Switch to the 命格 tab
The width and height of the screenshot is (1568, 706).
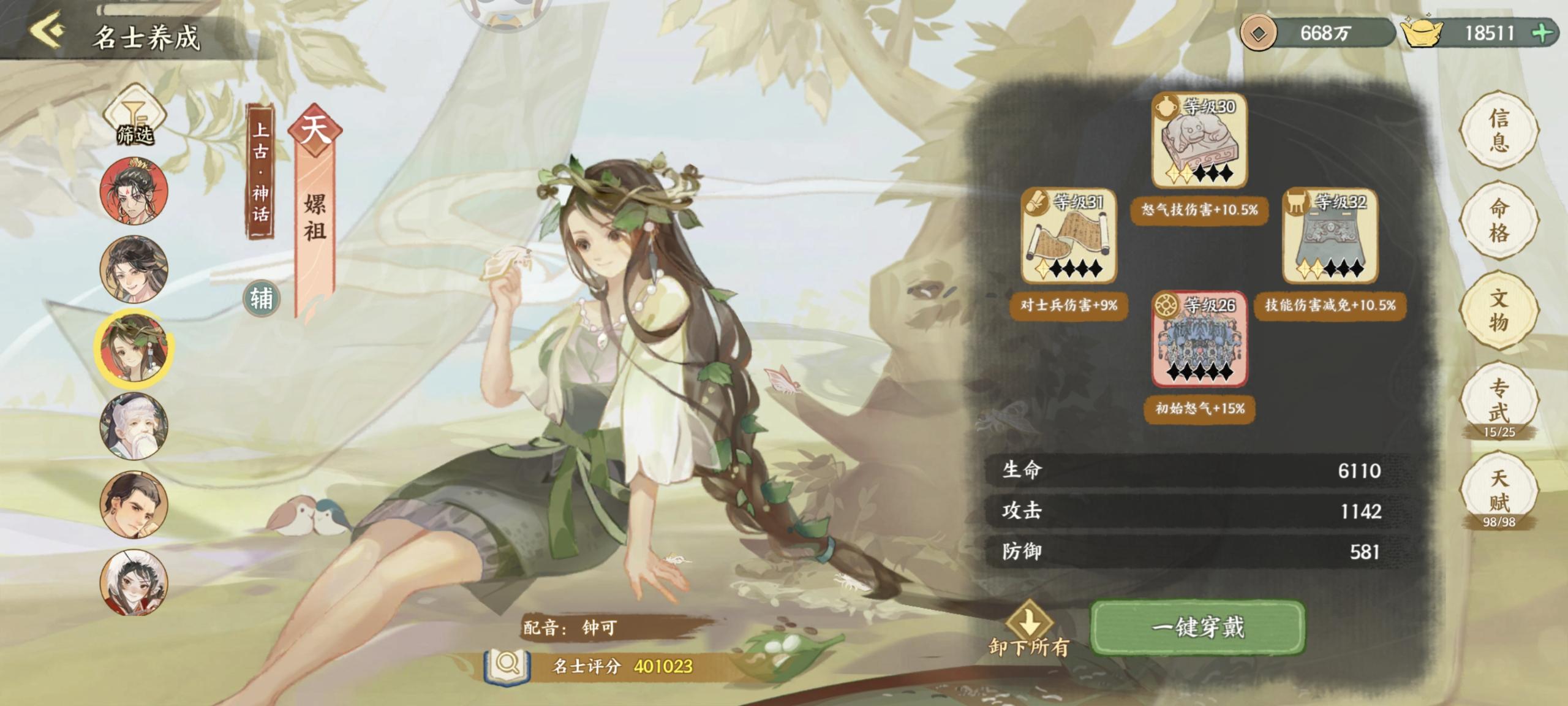1498,220
